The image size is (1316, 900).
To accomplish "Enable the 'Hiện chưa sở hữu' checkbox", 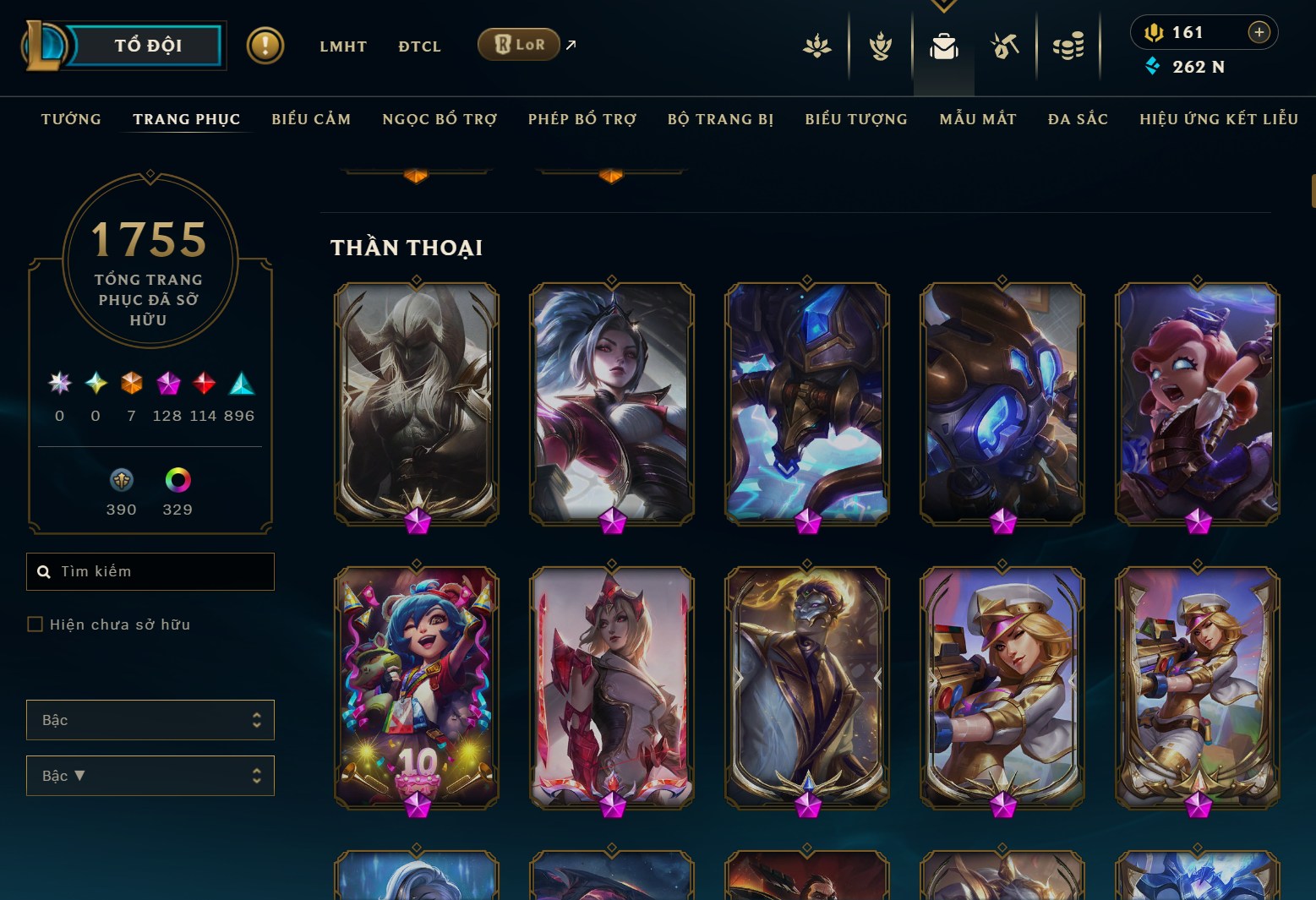I will pyautogui.click(x=35, y=624).
